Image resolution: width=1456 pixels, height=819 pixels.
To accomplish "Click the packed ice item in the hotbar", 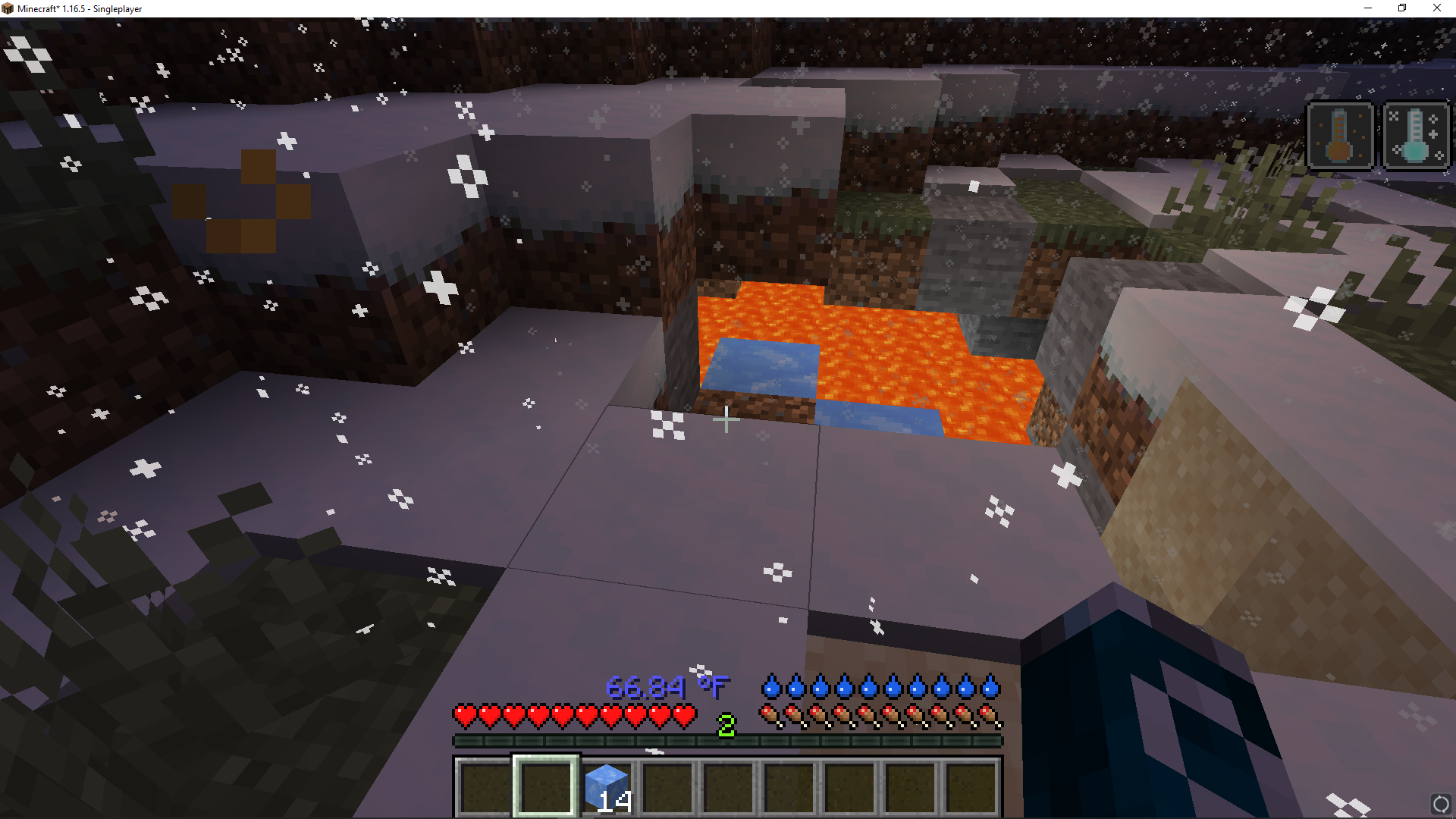I will tap(606, 785).
